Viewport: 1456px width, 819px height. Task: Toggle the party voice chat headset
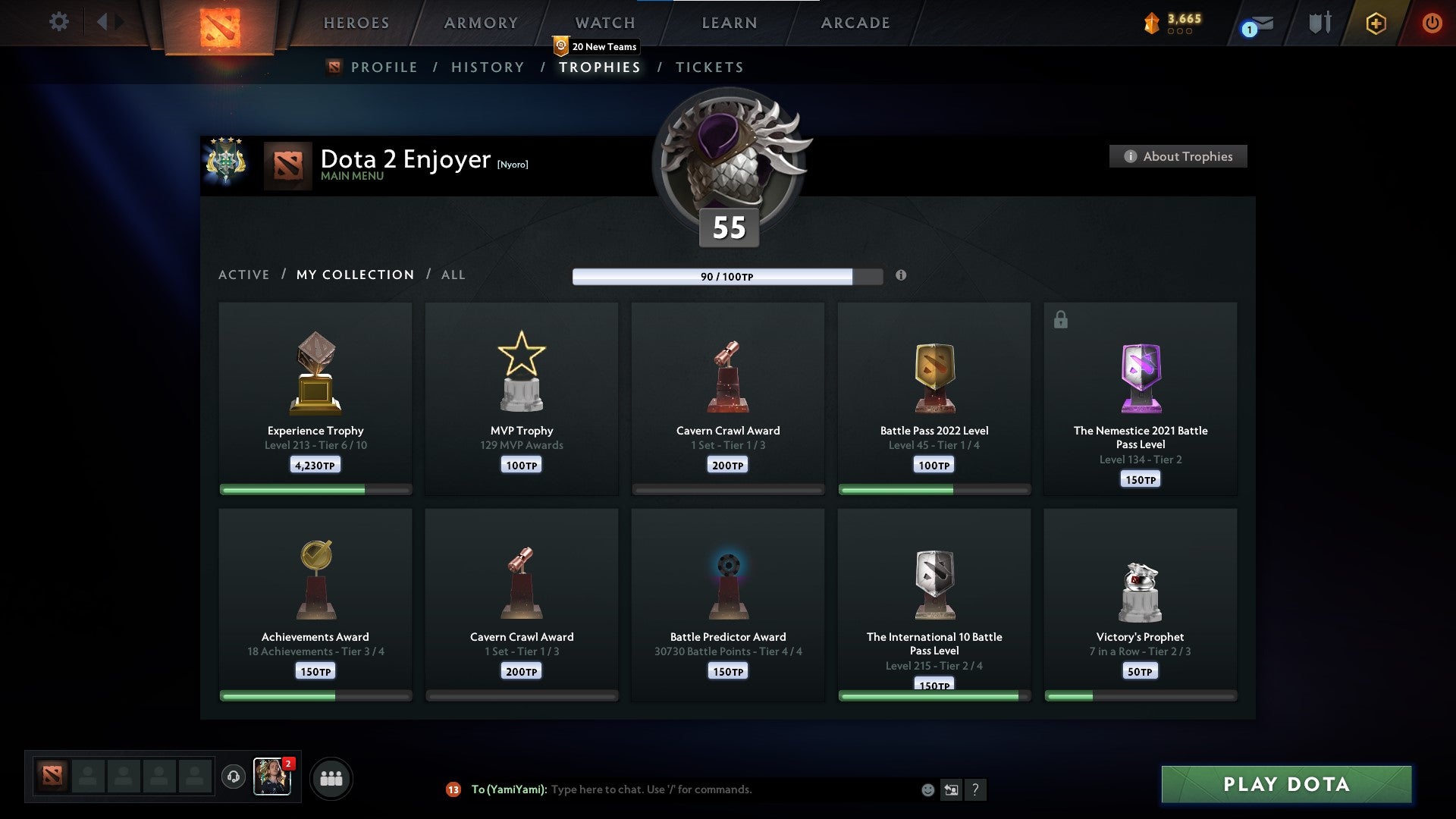pos(233,777)
